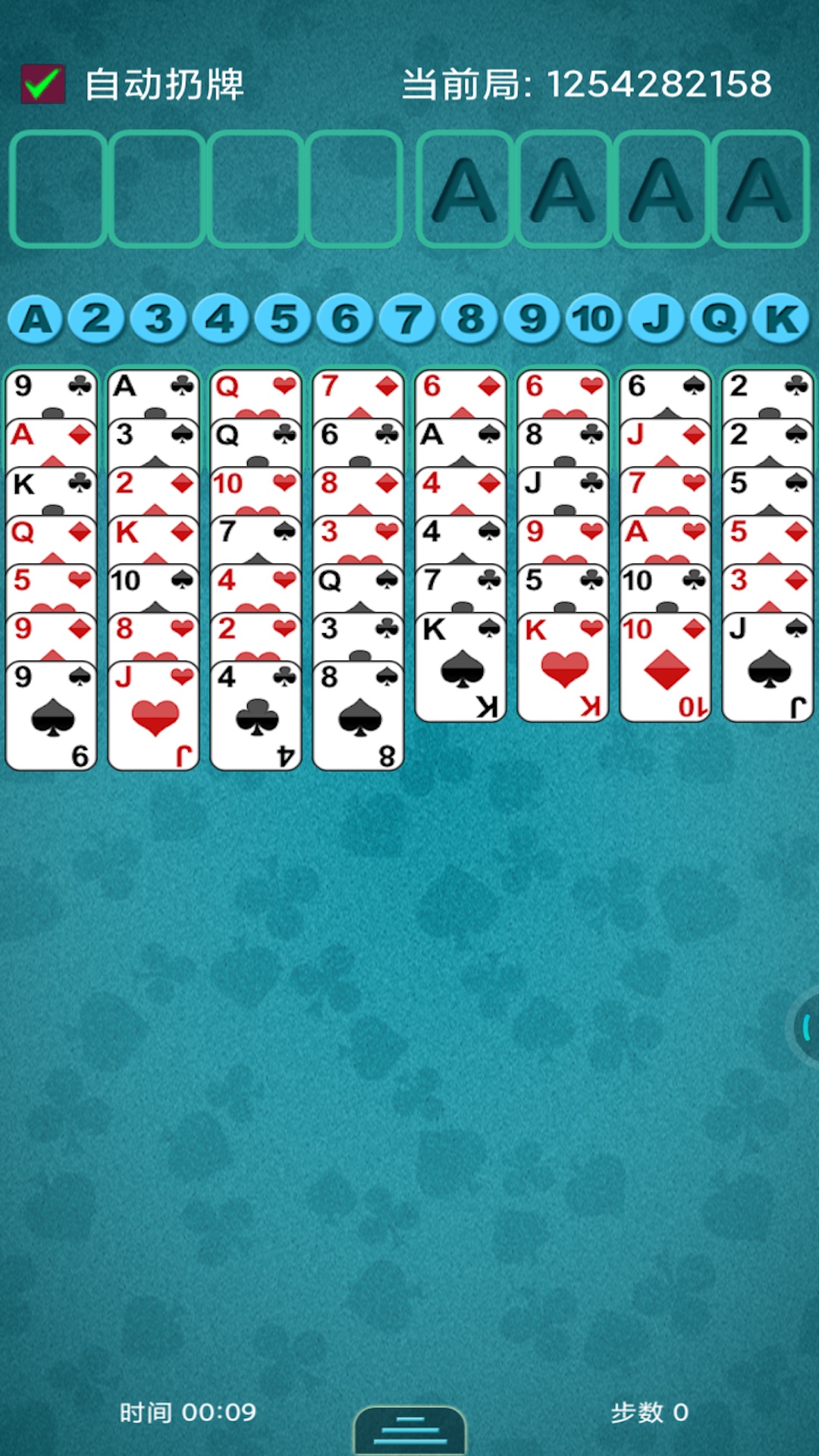Open the bottom menu handle
This screenshot has width=819, height=1456.
(409, 1430)
